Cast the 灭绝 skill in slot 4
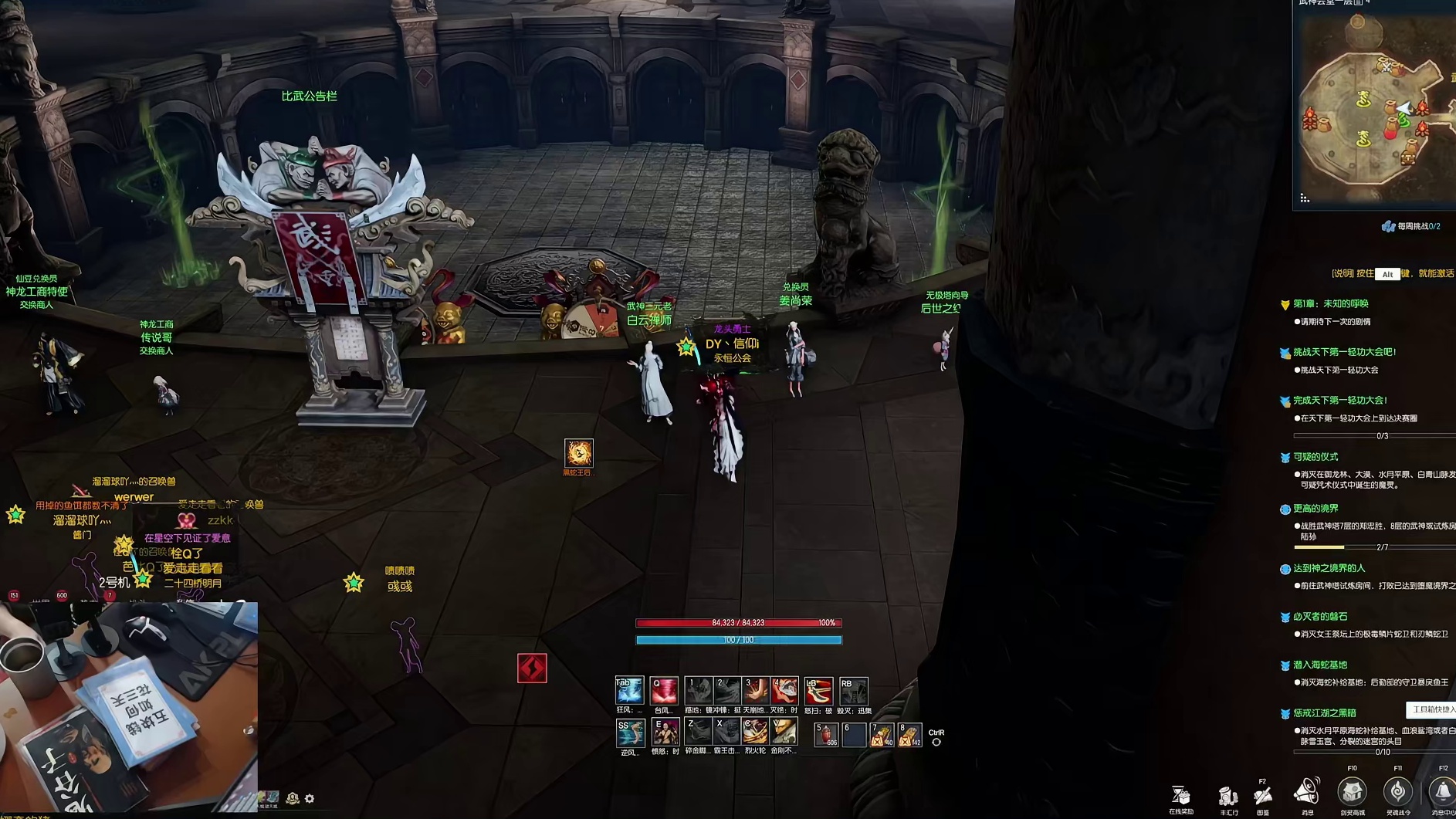 pyautogui.click(x=784, y=690)
